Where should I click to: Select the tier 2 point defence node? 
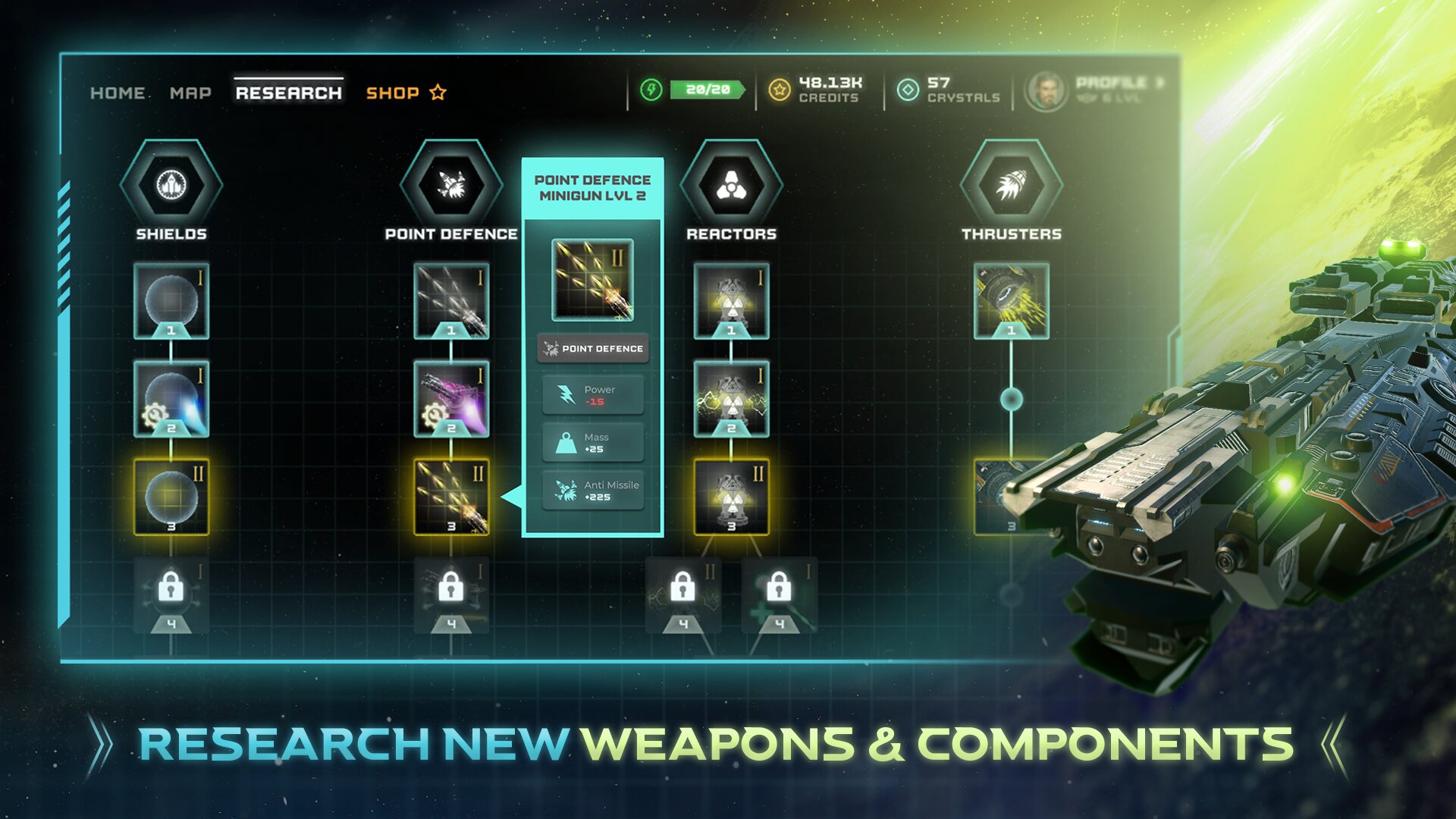pyautogui.click(x=451, y=399)
